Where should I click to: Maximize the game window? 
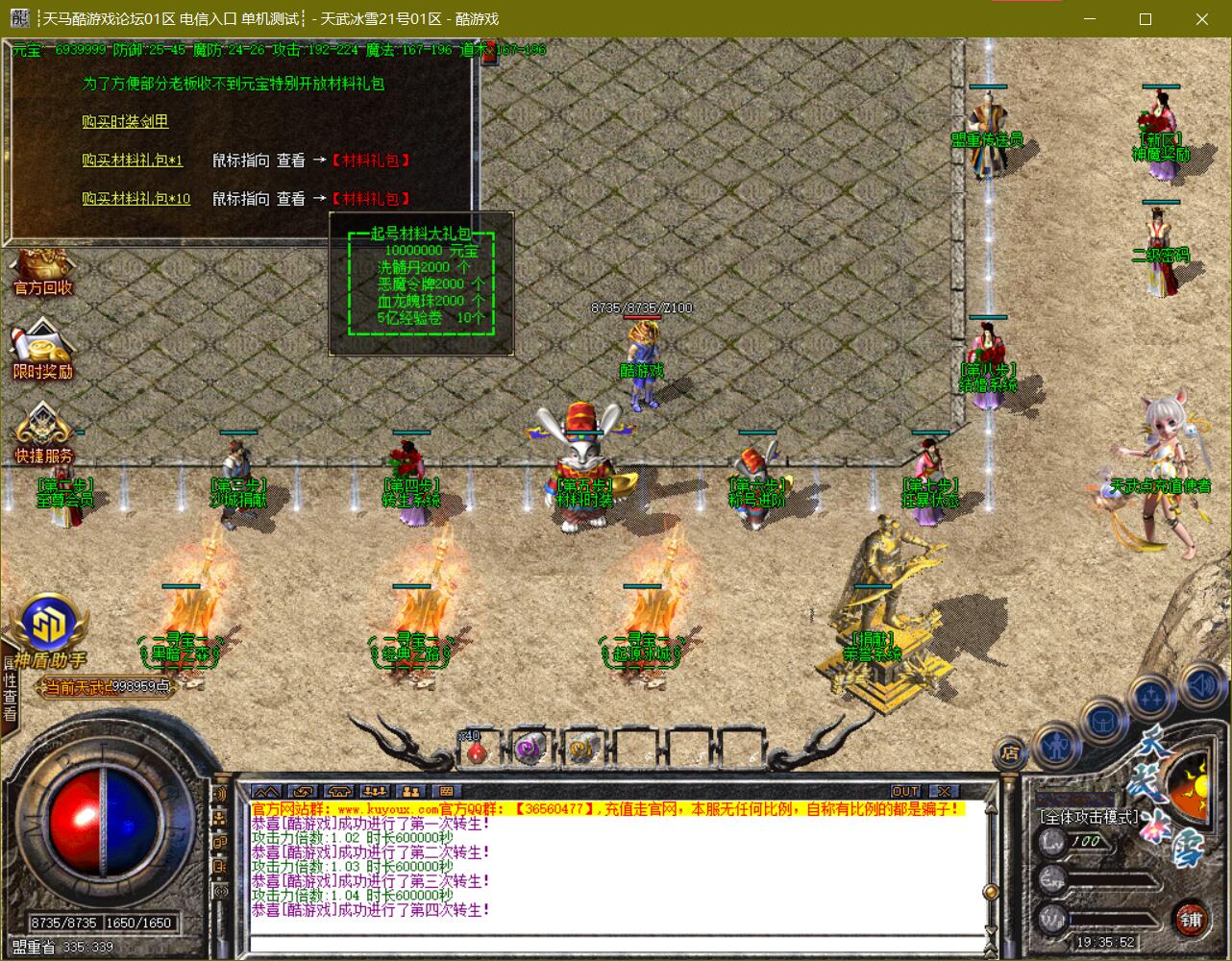tap(1146, 19)
